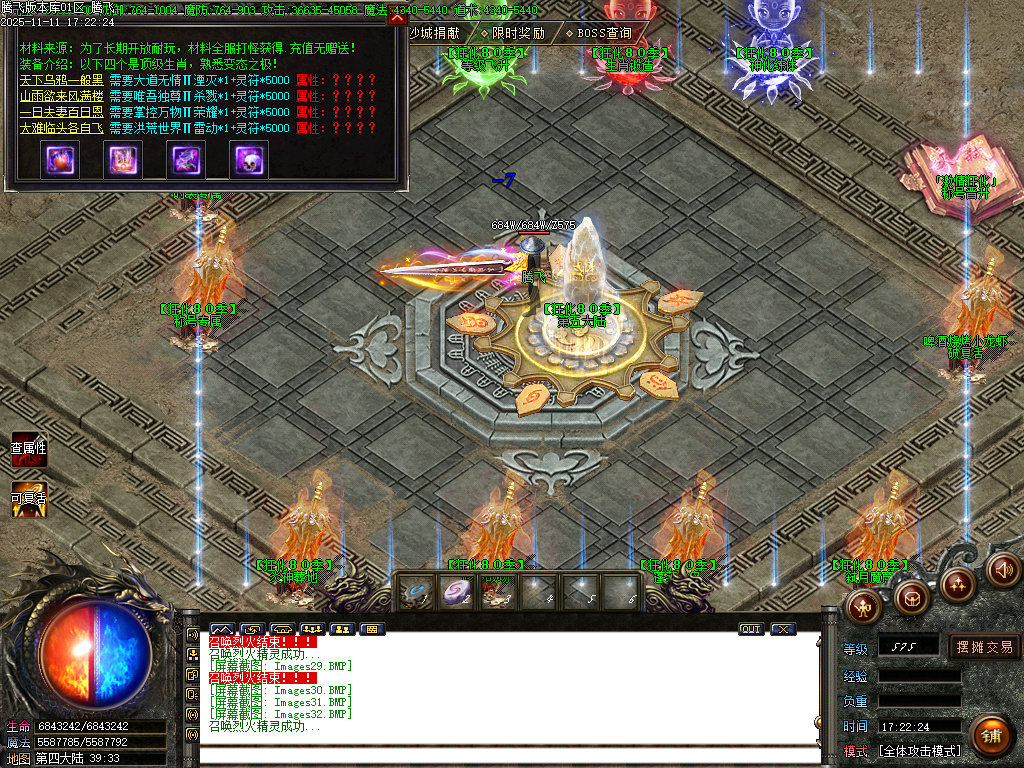Viewport: 1024px width, 768px height.
Task: Choose the 一日夫妻百日恩 link
Action: pyautogui.click(x=61, y=112)
